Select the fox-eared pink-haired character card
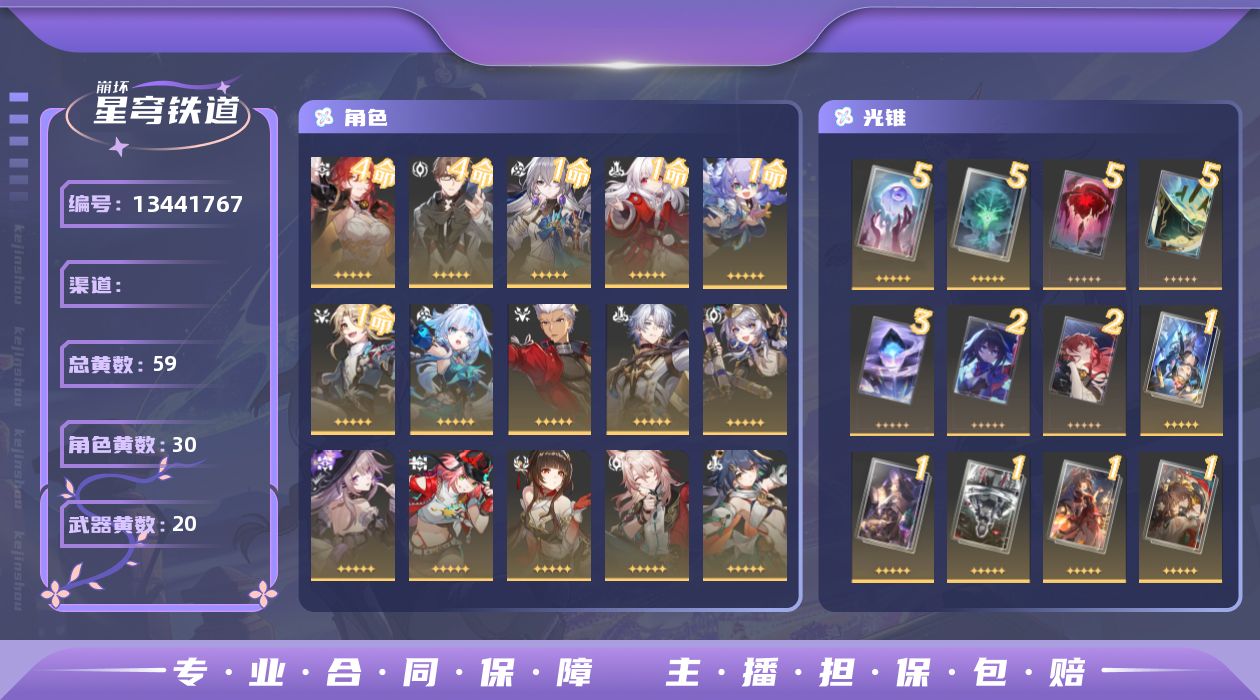The width and height of the screenshot is (1260, 700). click(x=646, y=515)
